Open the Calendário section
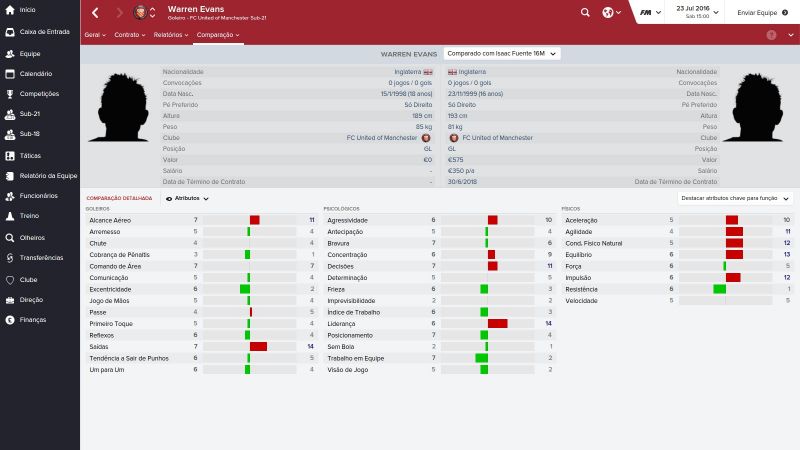 36,74
